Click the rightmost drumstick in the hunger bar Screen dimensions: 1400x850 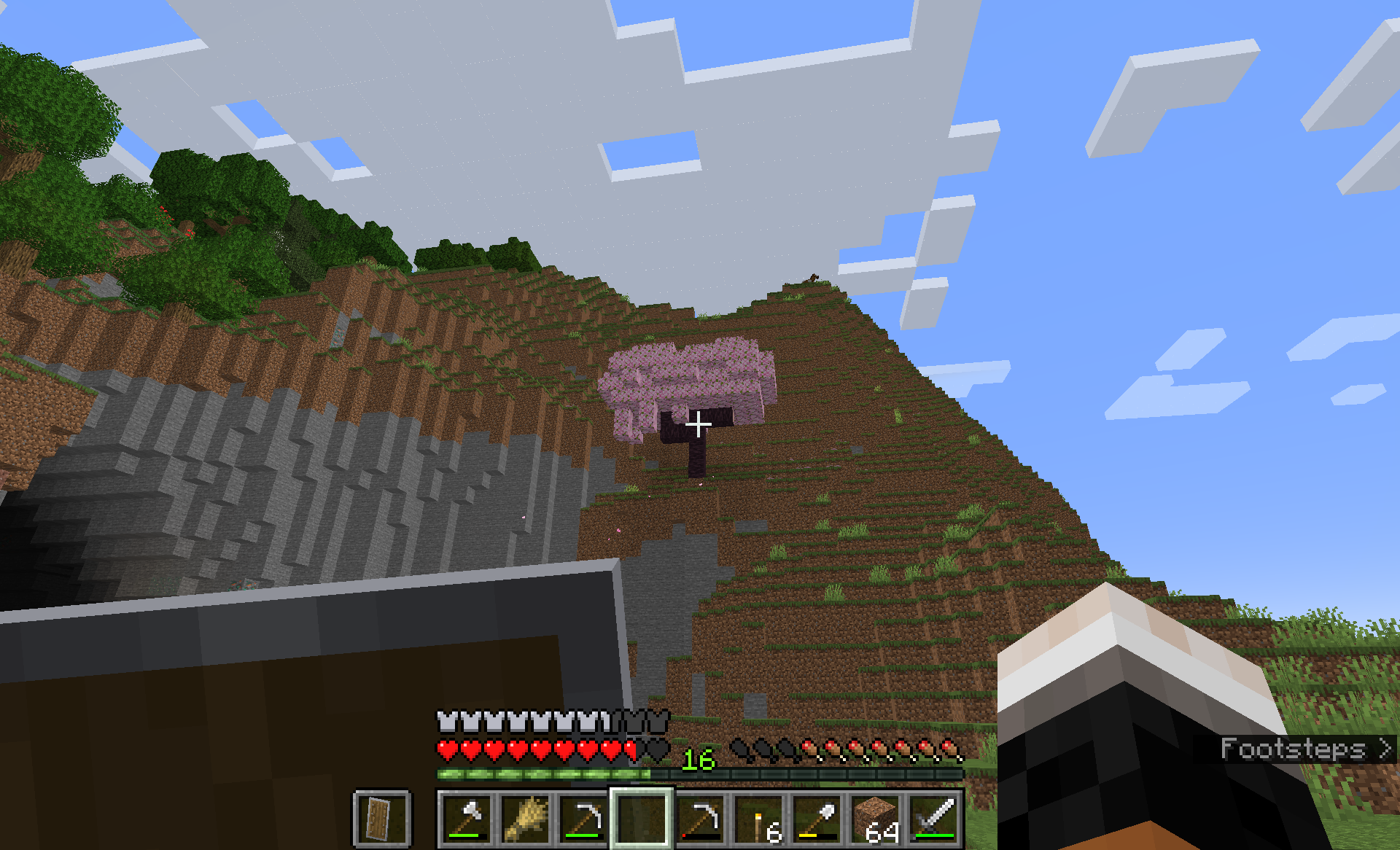click(948, 748)
